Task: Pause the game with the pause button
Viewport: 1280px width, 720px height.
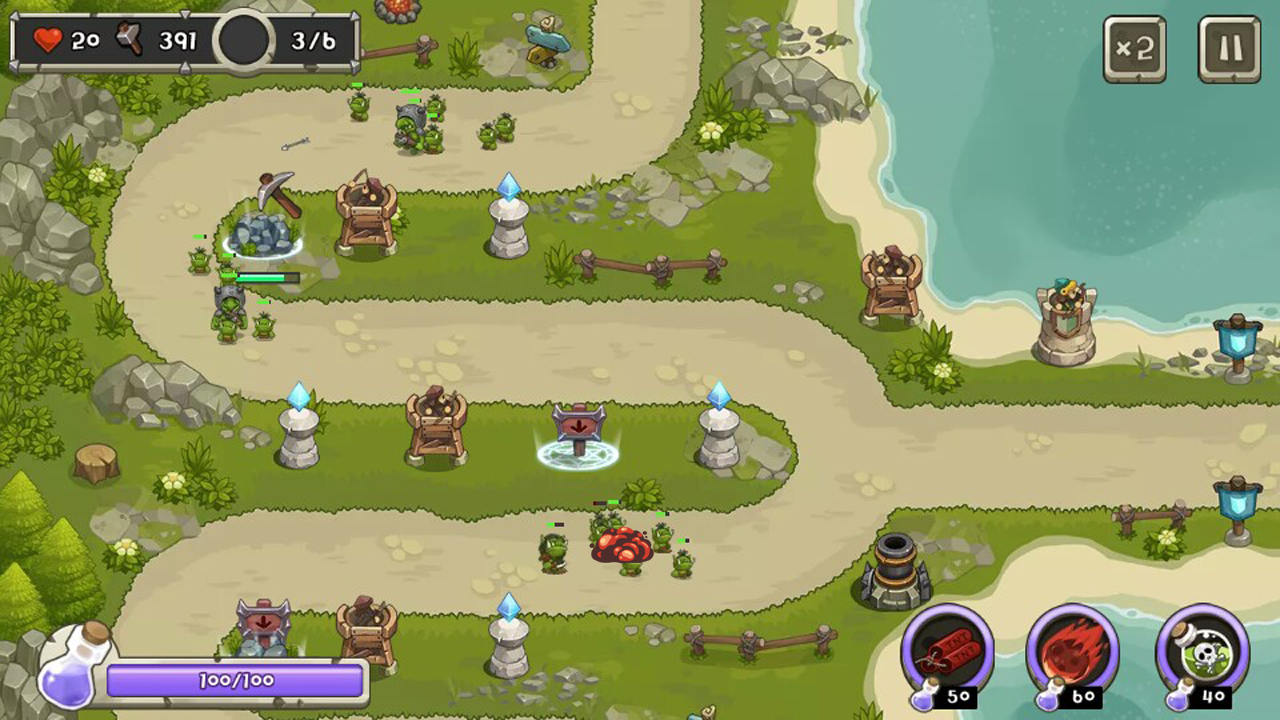Action: coord(1229,46)
